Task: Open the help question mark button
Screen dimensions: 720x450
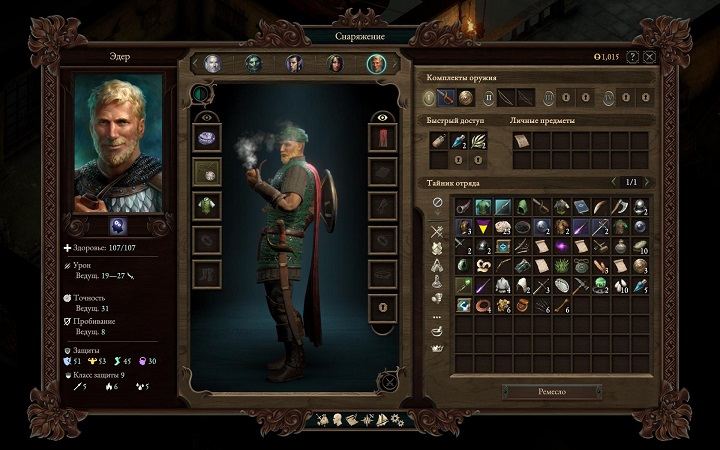Action: point(632,57)
